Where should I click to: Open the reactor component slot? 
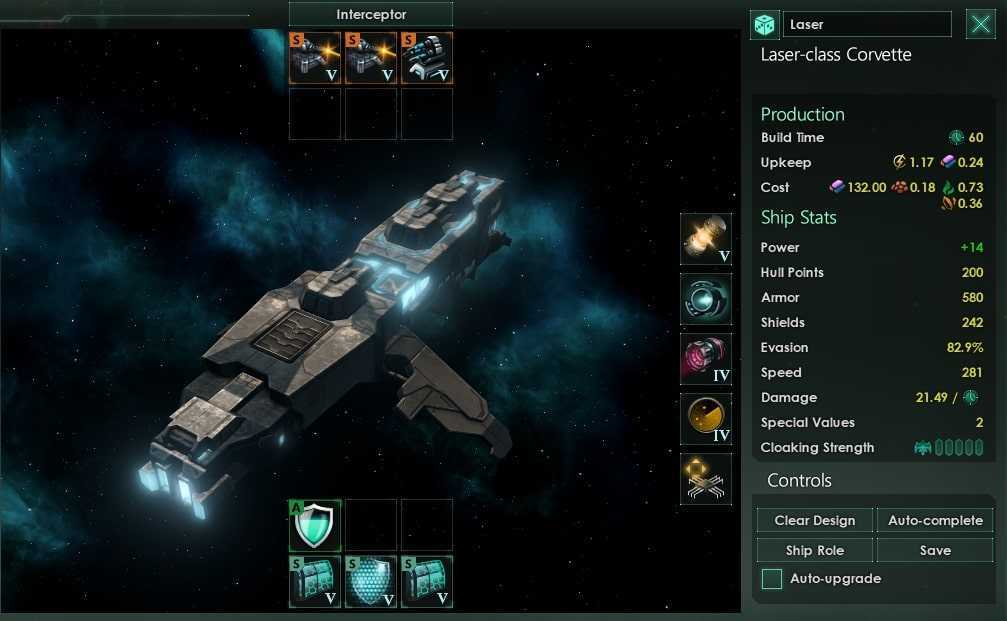tap(706, 239)
